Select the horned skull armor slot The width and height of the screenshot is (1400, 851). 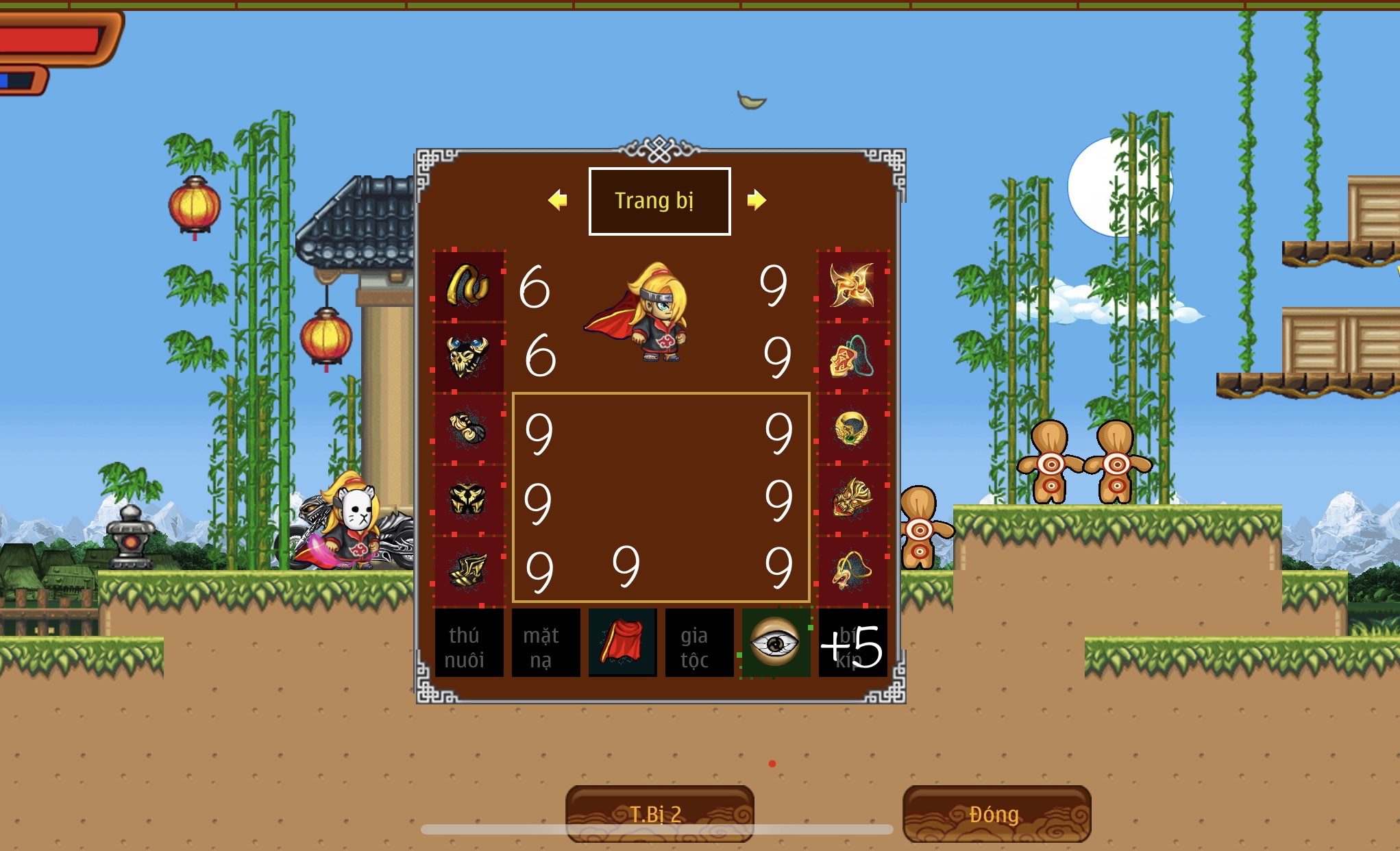point(469,356)
